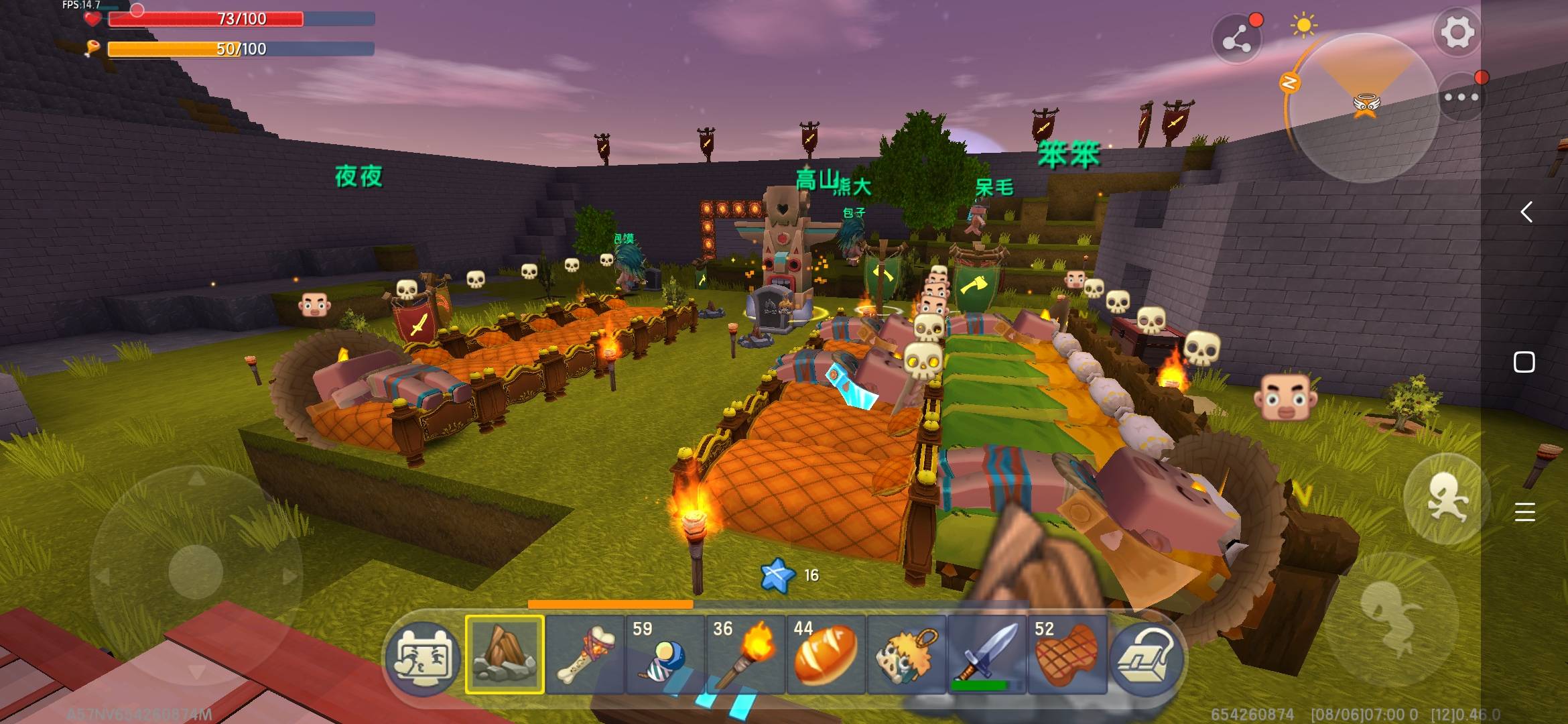Image resolution: width=1568 pixels, height=724 pixels.
Task: Select the grilled steak stack
Action: [1067, 654]
